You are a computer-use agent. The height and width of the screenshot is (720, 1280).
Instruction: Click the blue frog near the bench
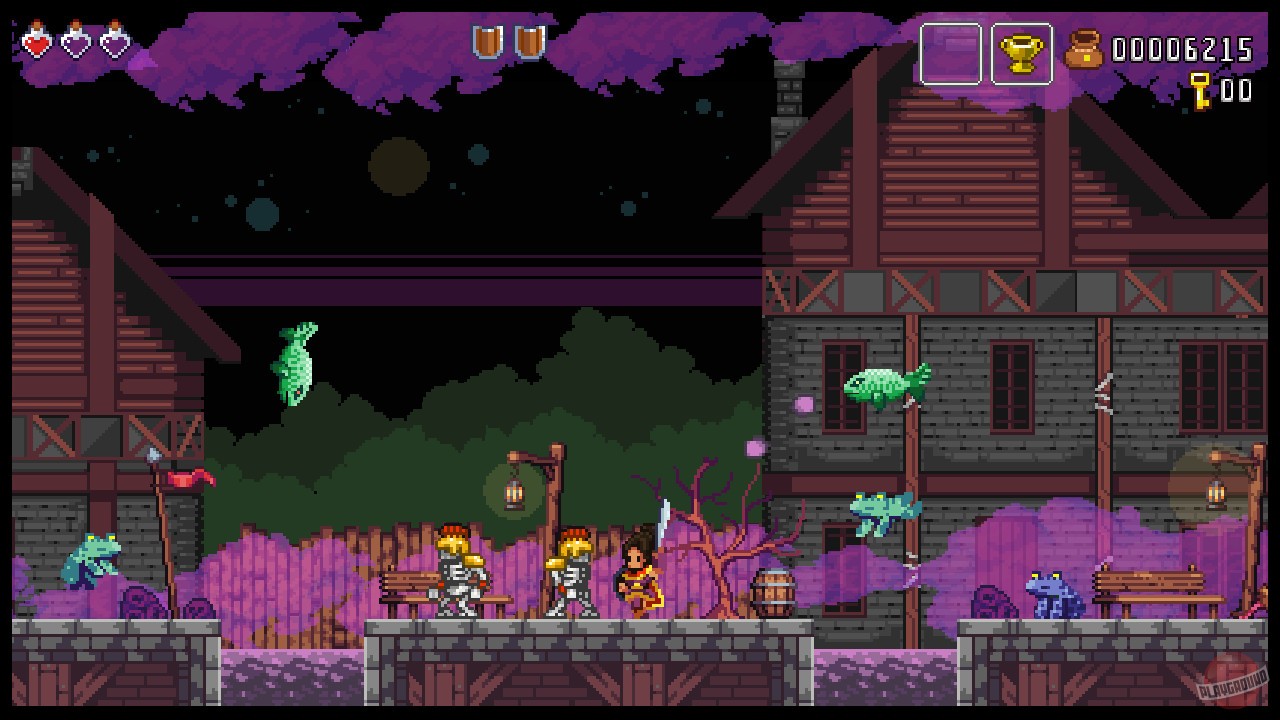pyautogui.click(x=1047, y=592)
